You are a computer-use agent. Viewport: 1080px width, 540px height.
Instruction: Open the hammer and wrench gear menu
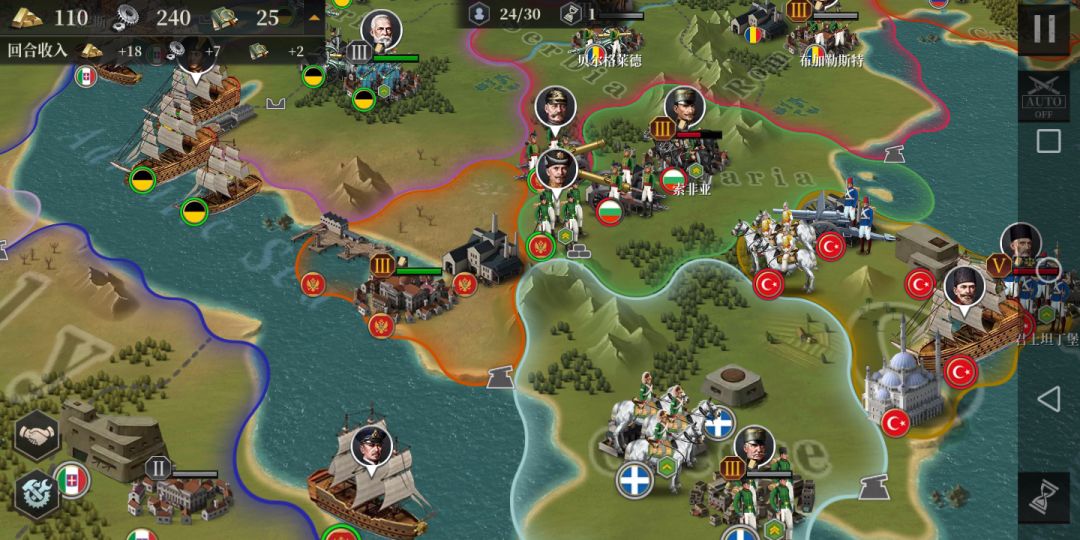tap(38, 492)
